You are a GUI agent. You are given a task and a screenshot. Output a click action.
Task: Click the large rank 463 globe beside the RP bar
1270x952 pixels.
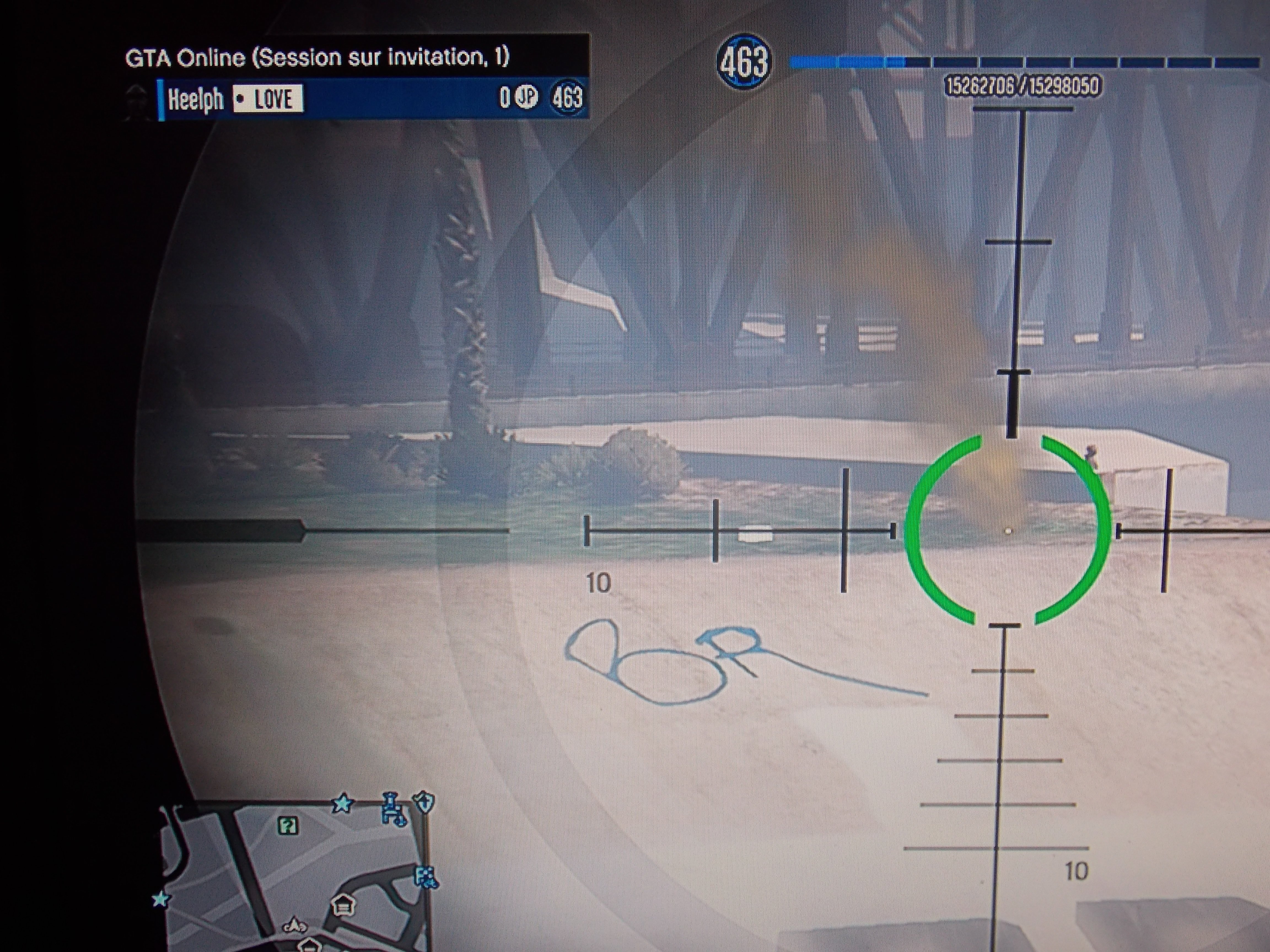(744, 62)
